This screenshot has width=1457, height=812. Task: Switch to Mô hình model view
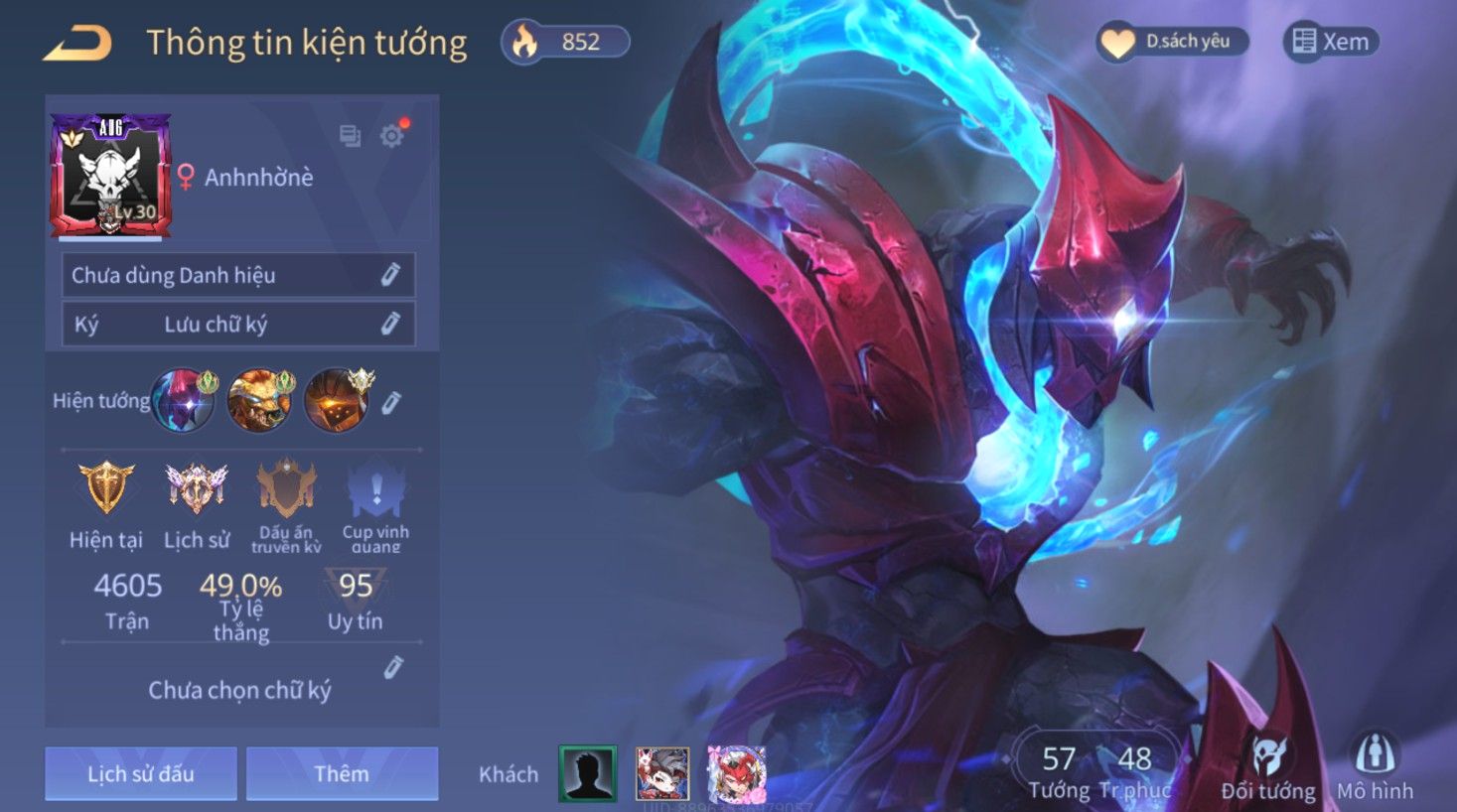1375,768
